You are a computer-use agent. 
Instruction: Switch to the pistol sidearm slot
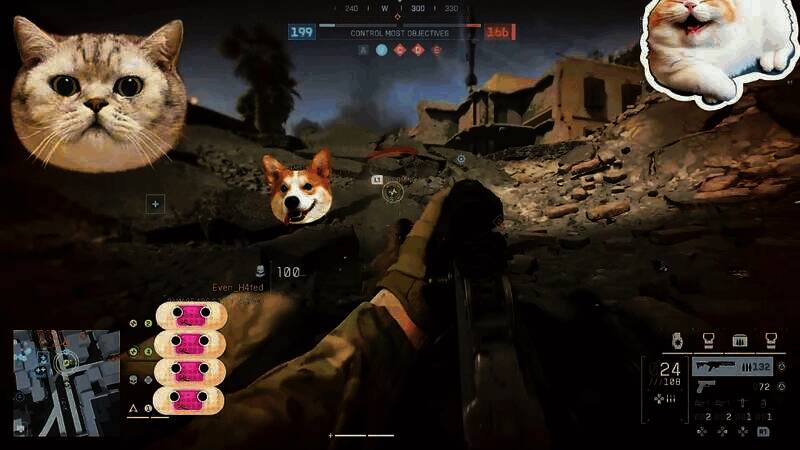pos(706,386)
